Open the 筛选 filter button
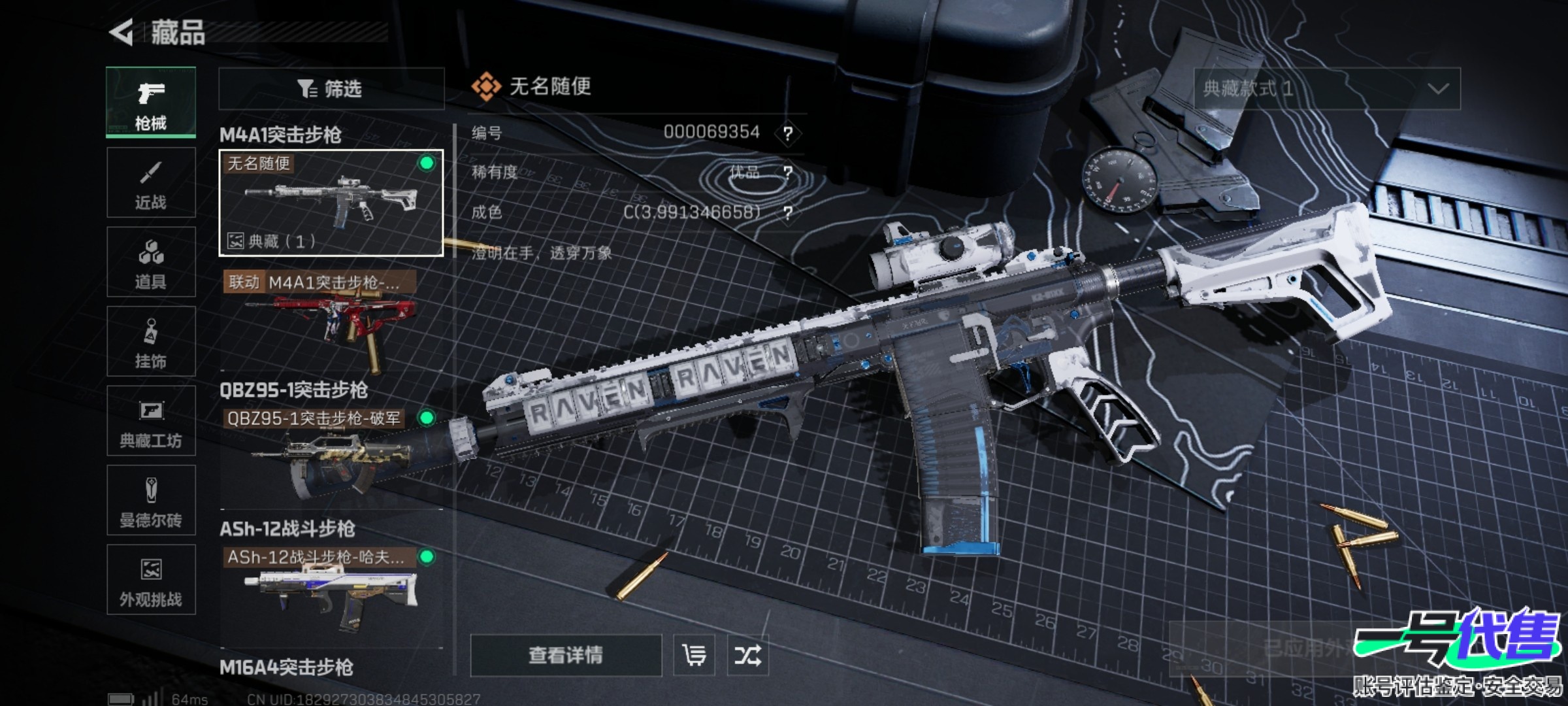The width and height of the screenshot is (1568, 706). coord(331,88)
